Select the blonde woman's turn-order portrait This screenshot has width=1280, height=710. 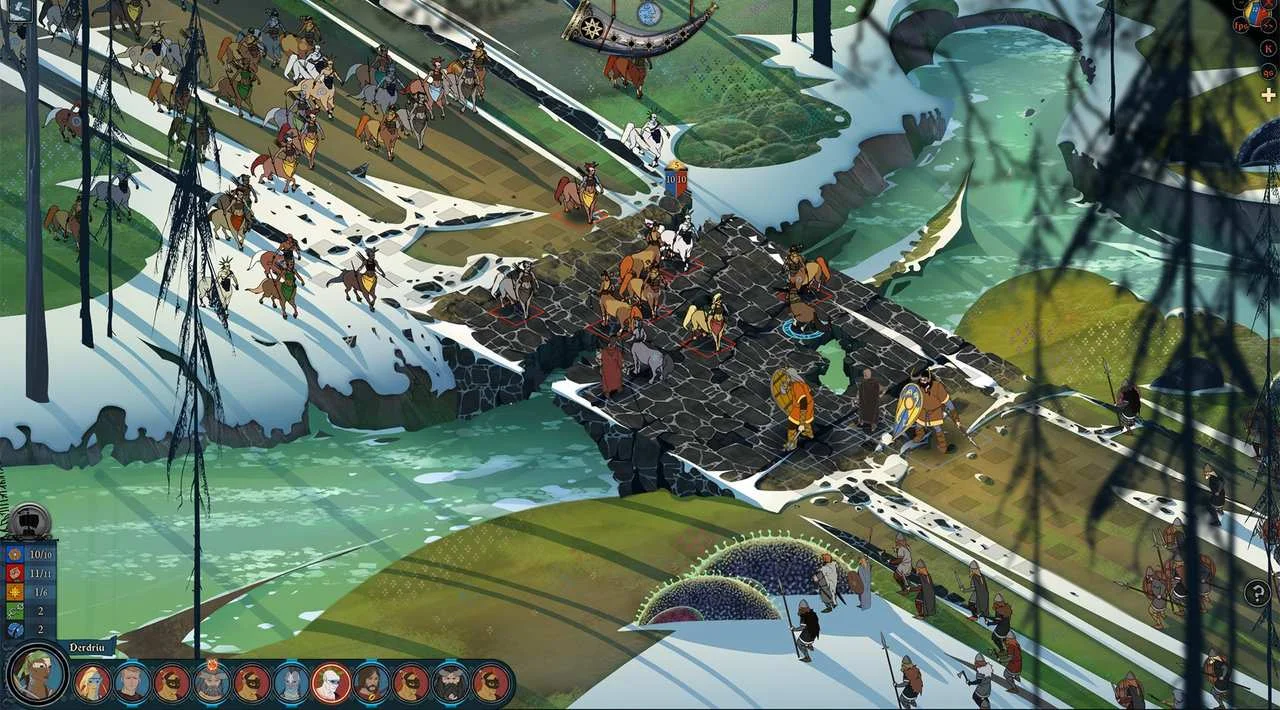(x=92, y=683)
